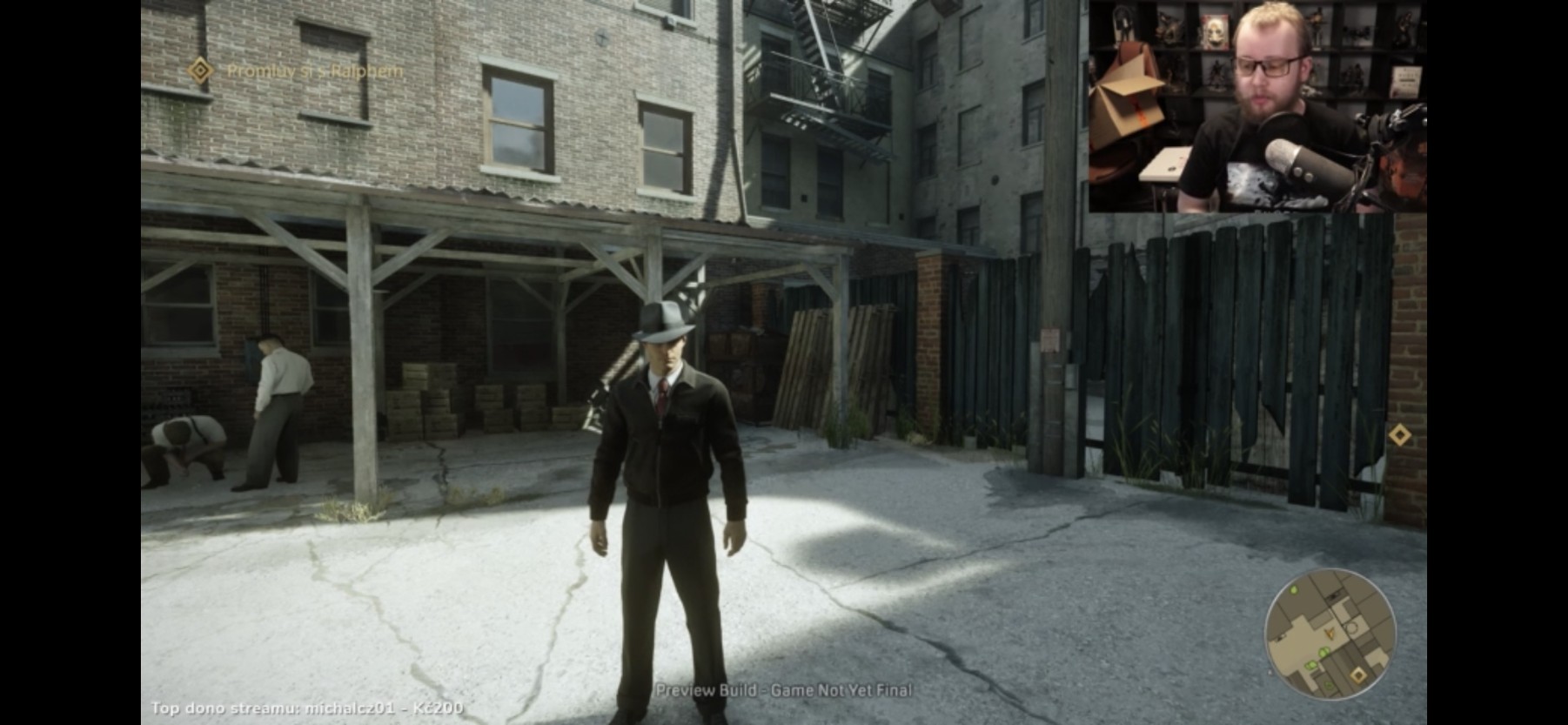This screenshot has width=1568, height=725.
Task: Click the circular minimap
Action: click(1330, 634)
